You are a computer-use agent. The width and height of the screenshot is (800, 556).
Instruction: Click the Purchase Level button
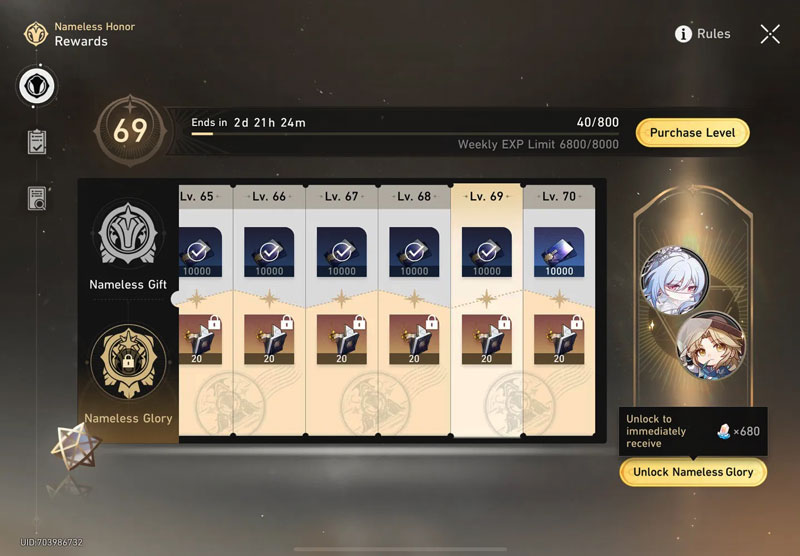coord(692,133)
